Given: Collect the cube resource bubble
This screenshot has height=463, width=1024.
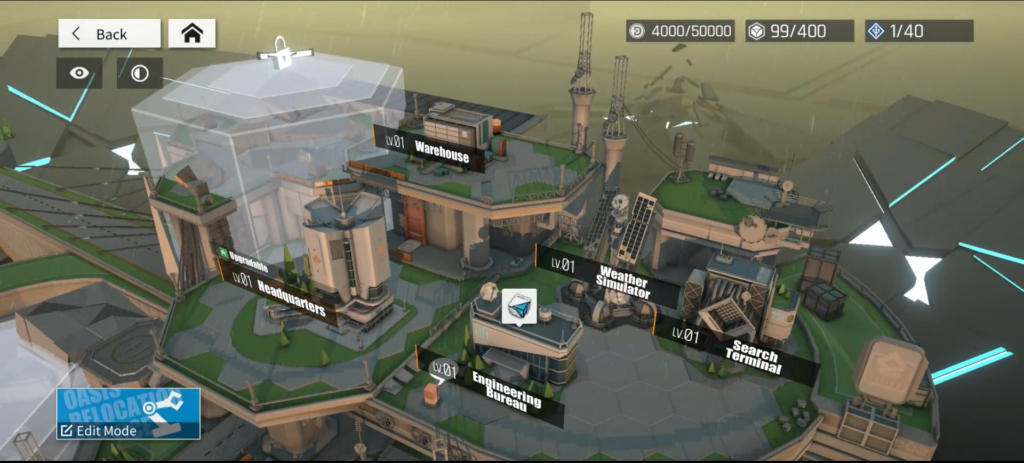Looking at the screenshot, I should (x=519, y=306).
